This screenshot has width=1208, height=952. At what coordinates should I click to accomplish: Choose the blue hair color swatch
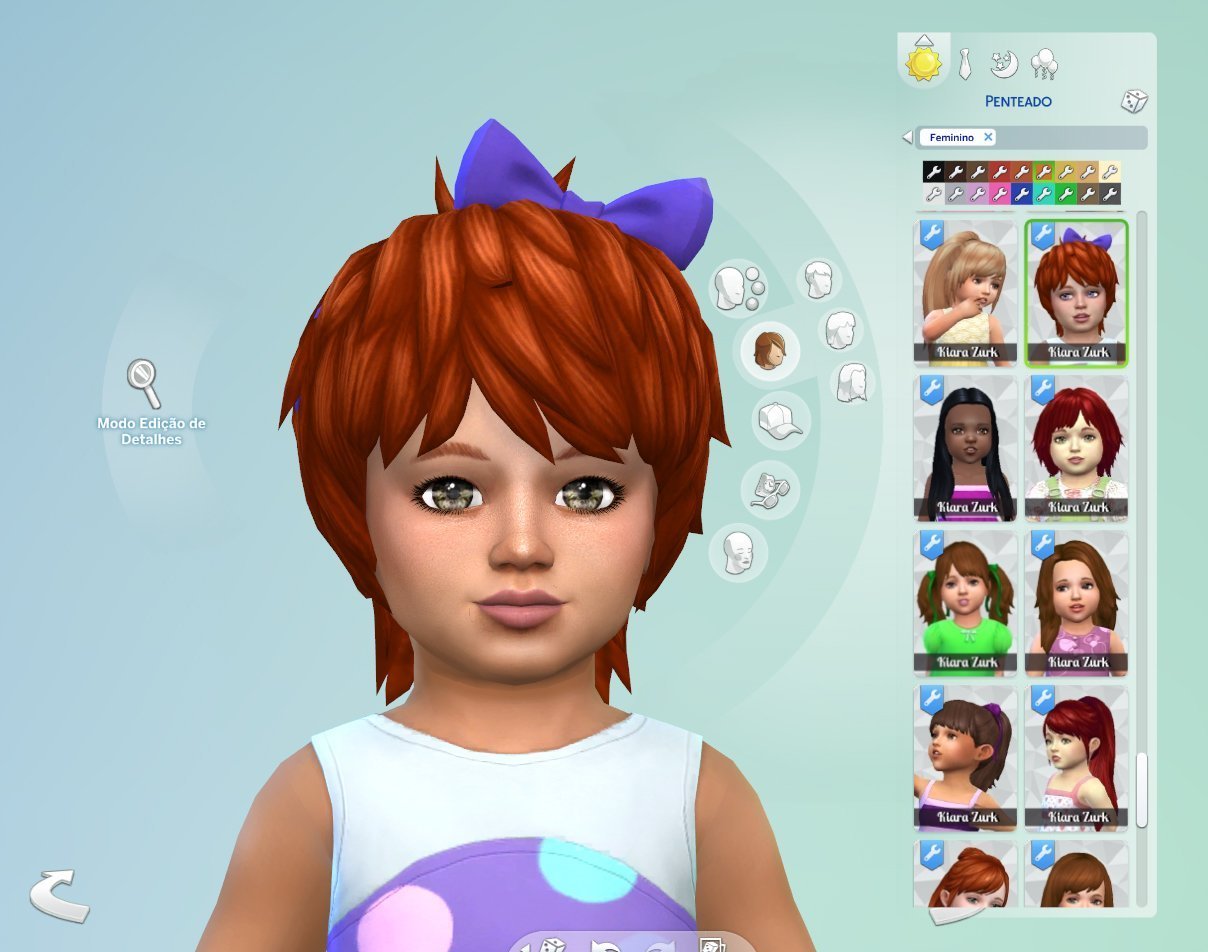pyautogui.click(x=1021, y=194)
